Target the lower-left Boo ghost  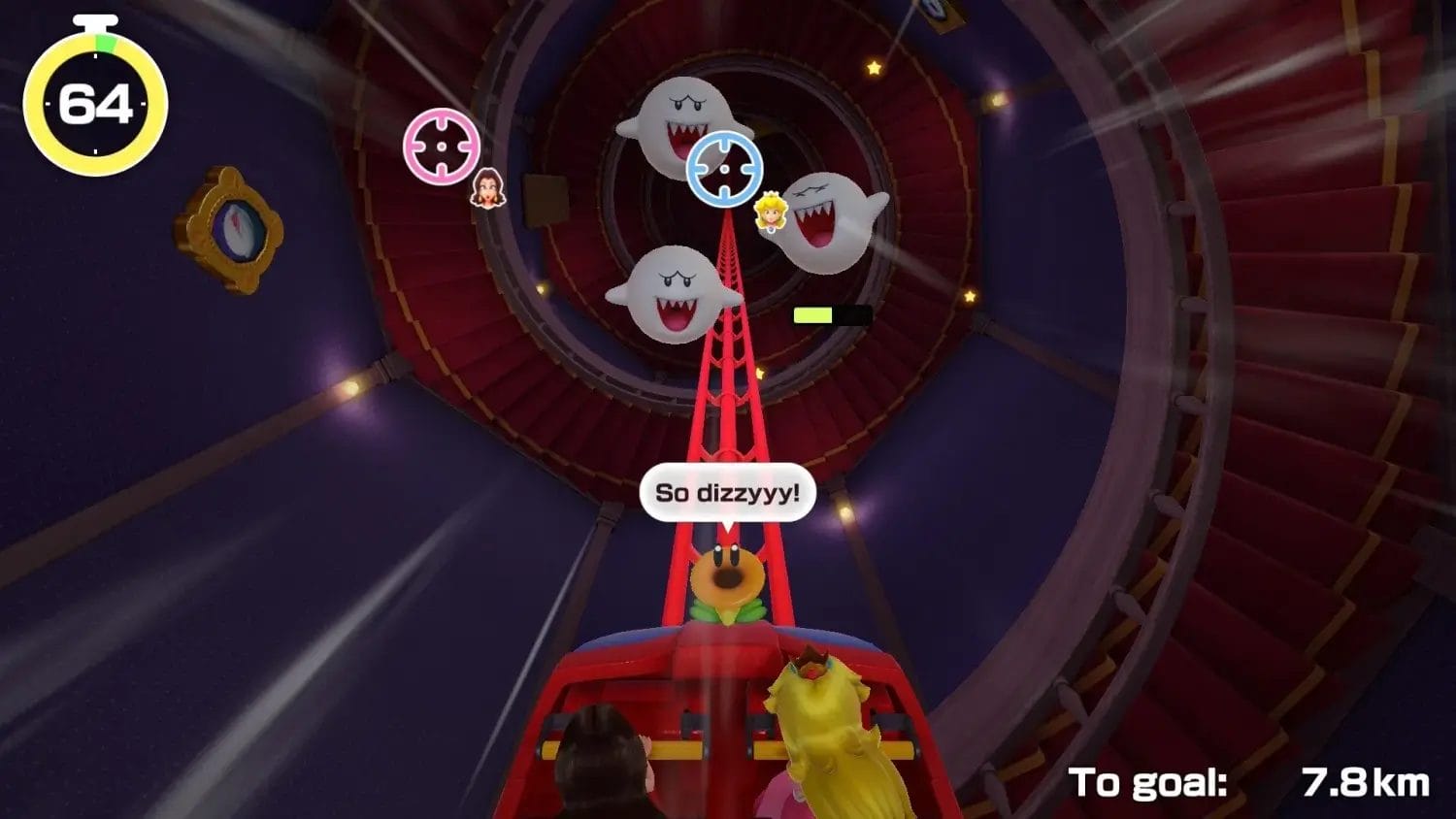[x=675, y=291]
